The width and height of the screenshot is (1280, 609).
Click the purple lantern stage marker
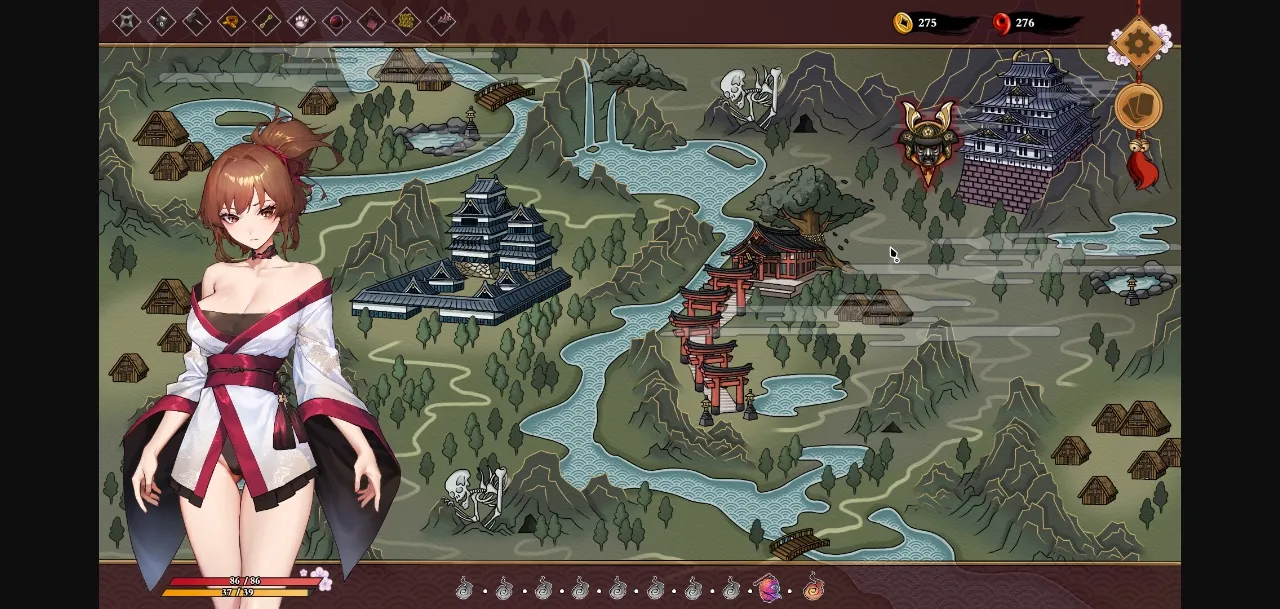[x=768, y=588]
